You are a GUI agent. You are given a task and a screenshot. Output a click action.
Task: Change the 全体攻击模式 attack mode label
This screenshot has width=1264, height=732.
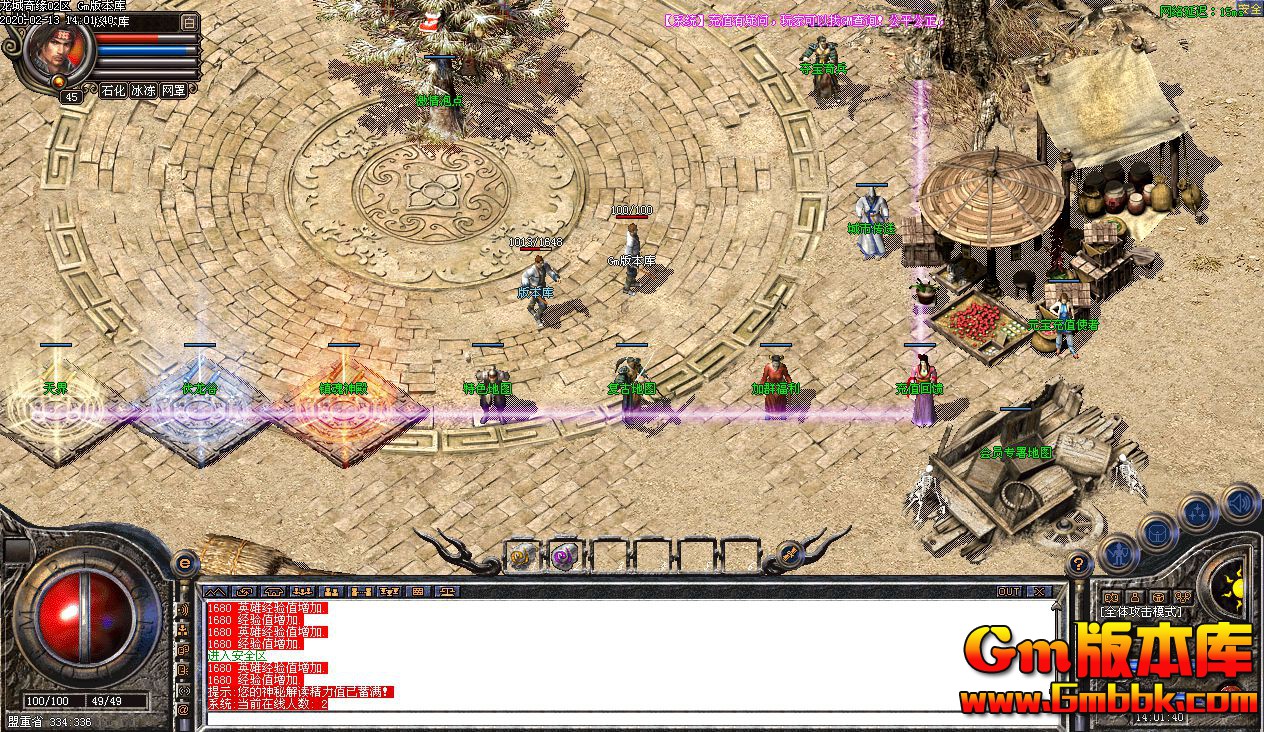tap(1141, 611)
